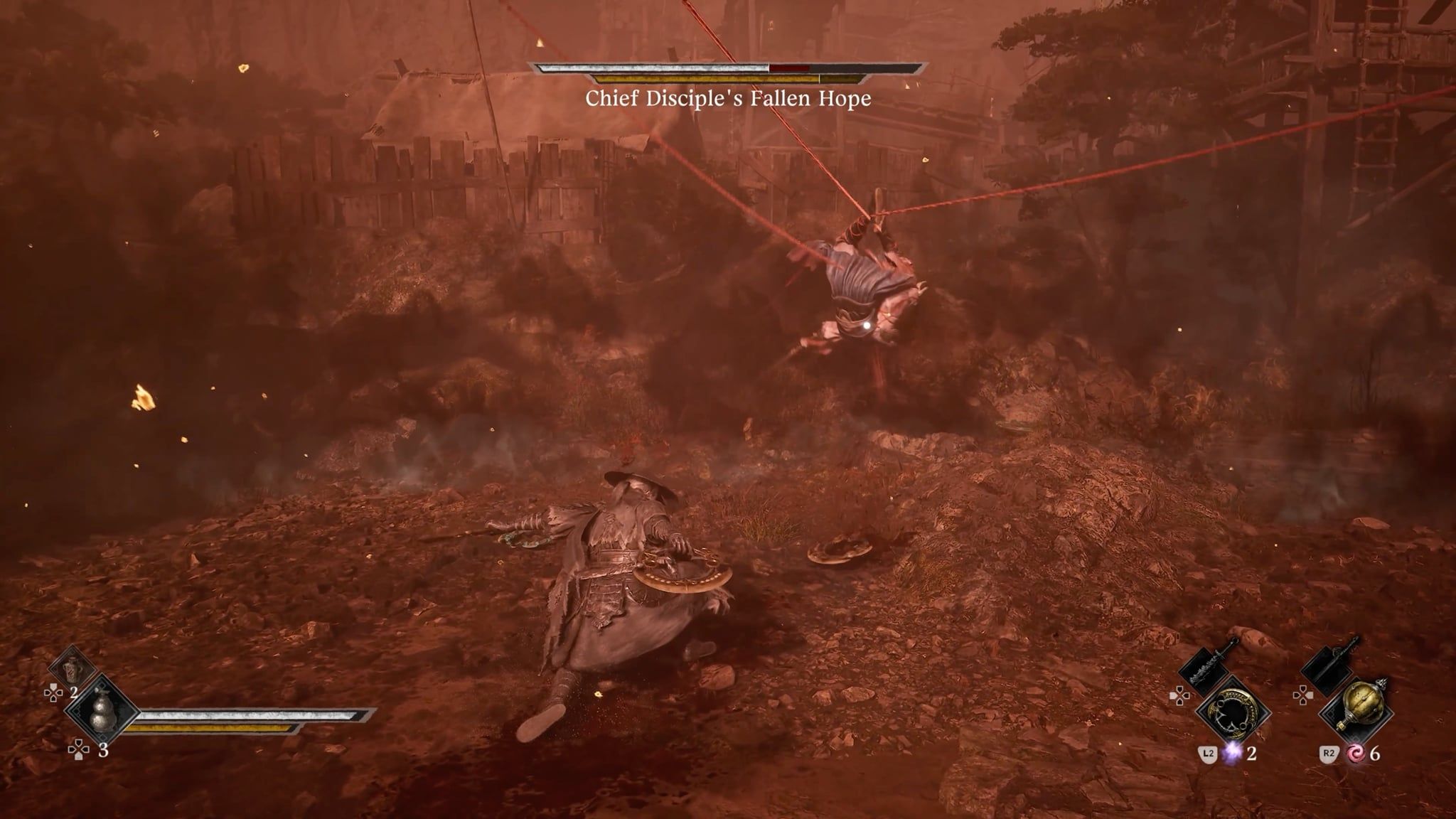Screen dimensions: 1456x819
Task: Click the golden bomb R2 tool icon
Action: click(x=1362, y=704)
